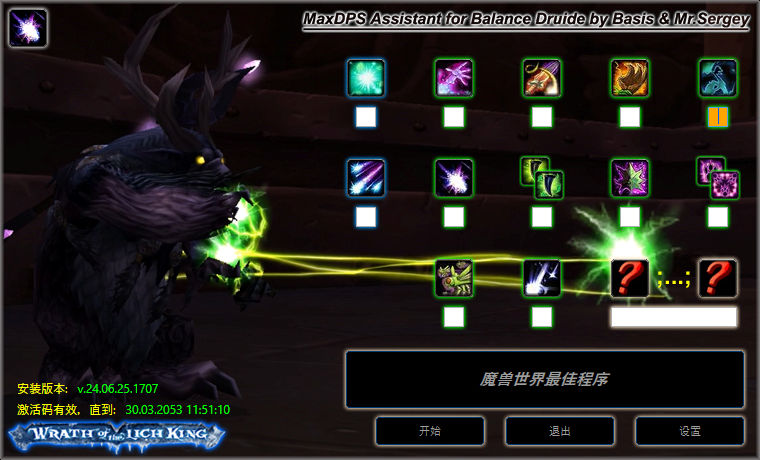Tick the checkbox under the insect swarm icon

point(454,317)
